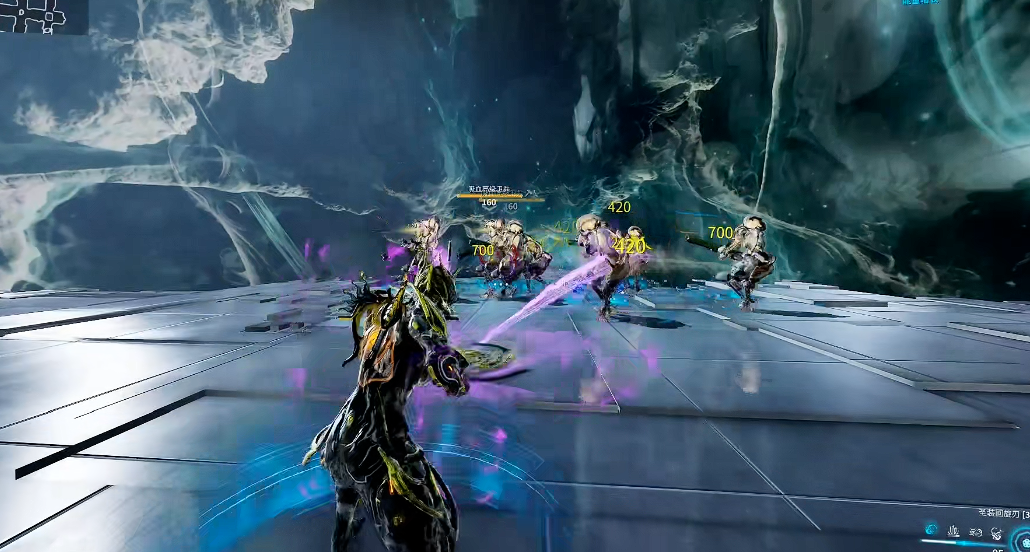Viewport: 1030px width, 552px height.
Task: Click the glowing circular emblem beside the abilities
Action: (x=1023, y=541)
